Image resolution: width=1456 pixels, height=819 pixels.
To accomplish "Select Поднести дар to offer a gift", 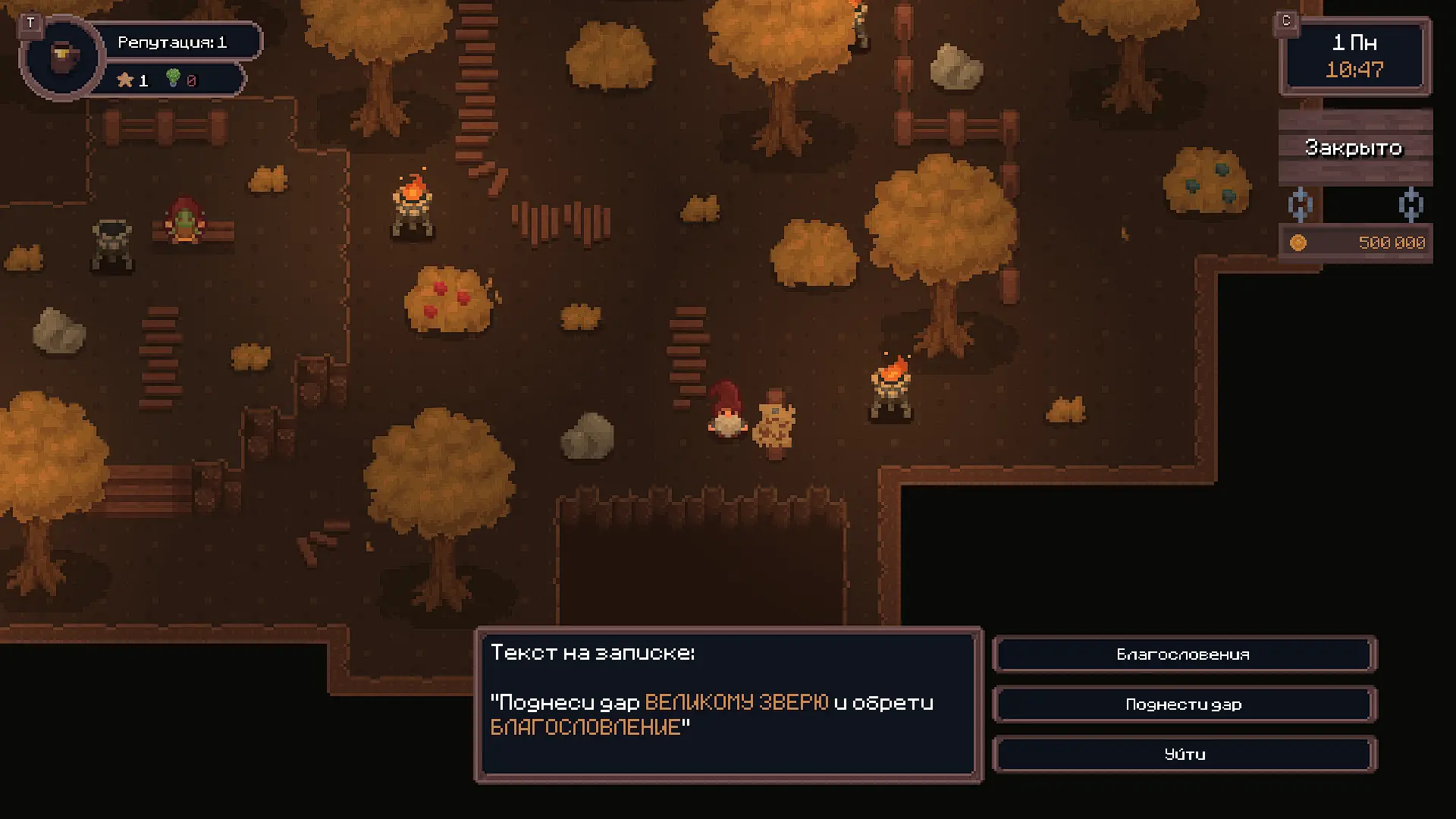I will 1184,704.
